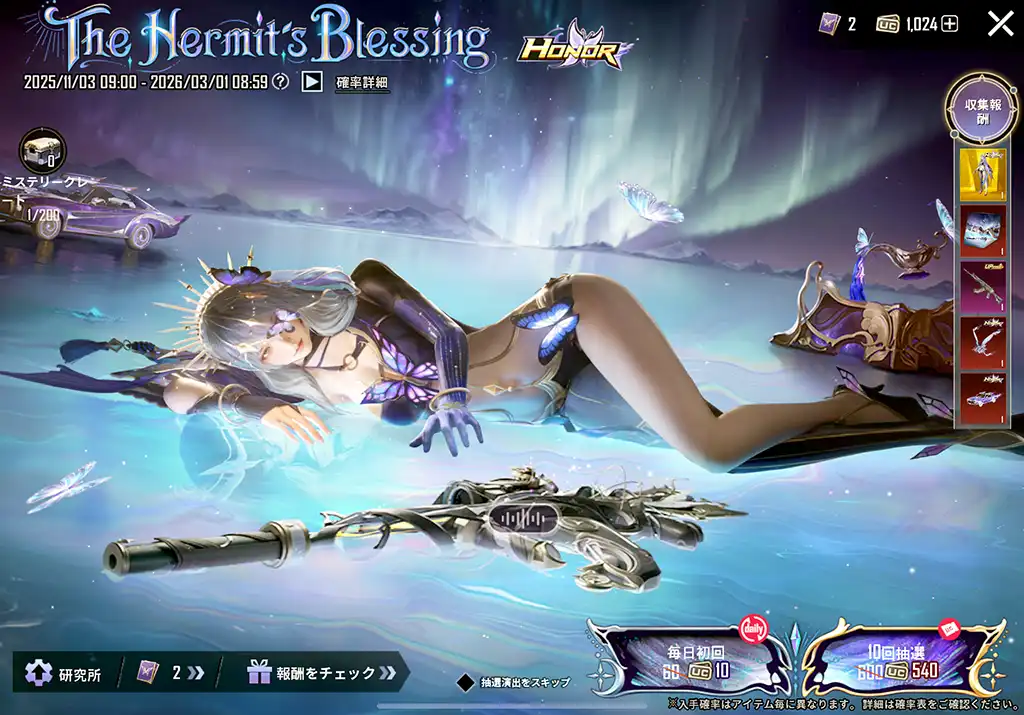Add more UC with the plus button
Screen dimensions: 1024x715
[949, 24]
